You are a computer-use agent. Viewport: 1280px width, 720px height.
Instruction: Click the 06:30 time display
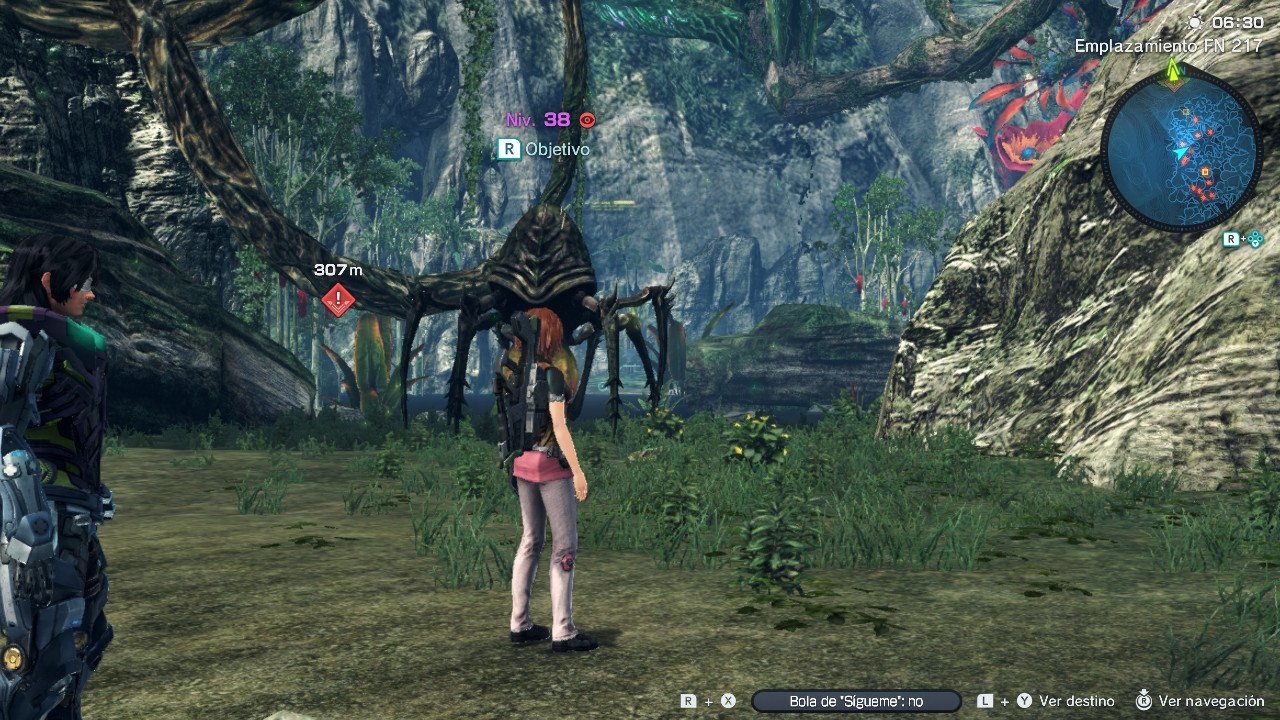(x=1237, y=23)
